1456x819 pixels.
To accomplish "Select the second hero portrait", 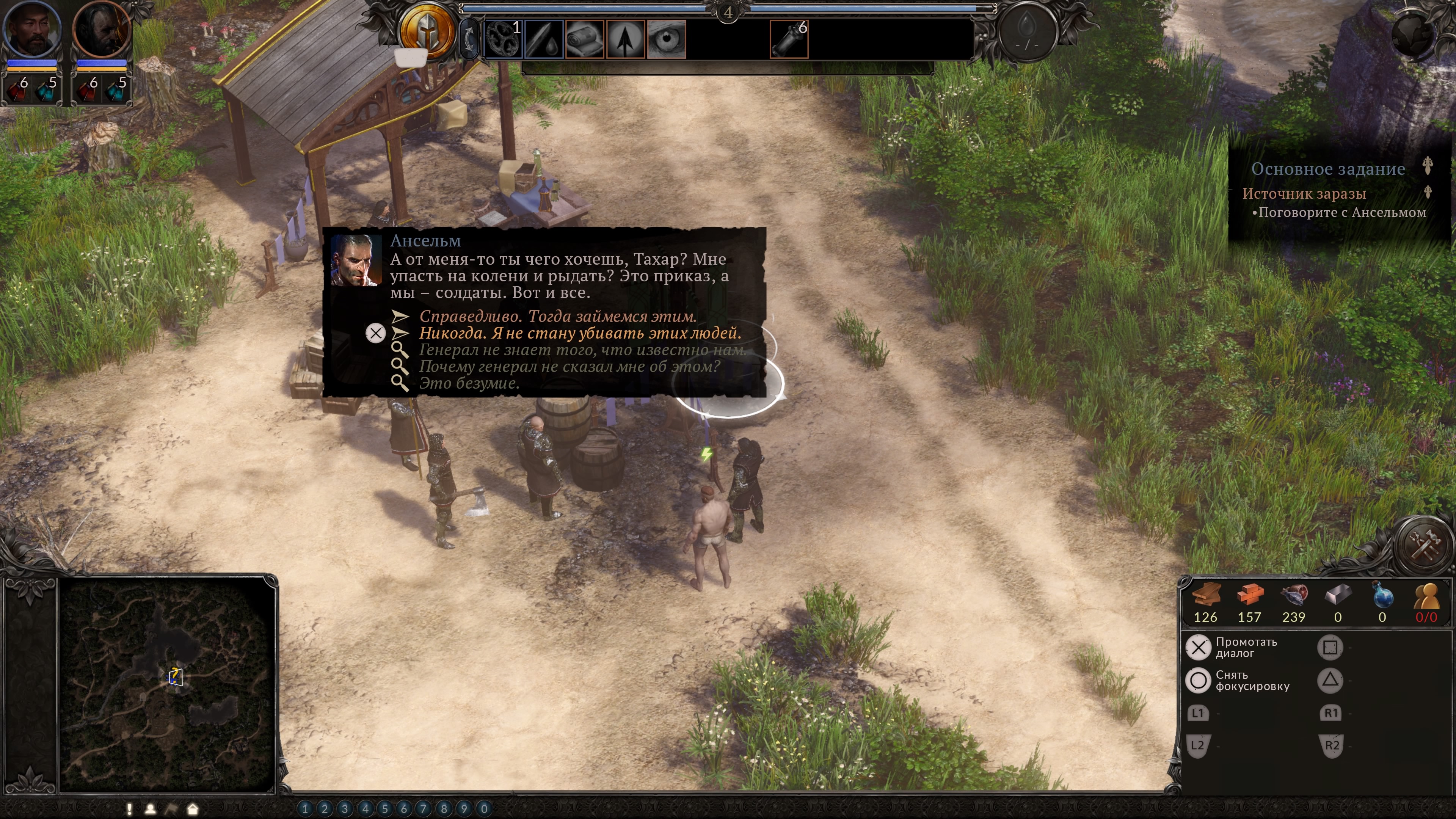I will [x=102, y=30].
